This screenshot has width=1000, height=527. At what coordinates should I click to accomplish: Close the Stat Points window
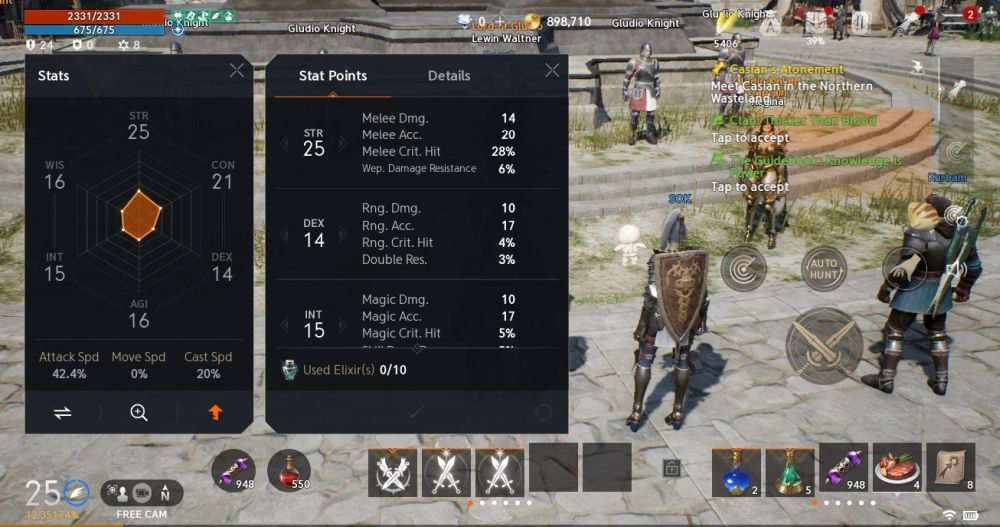point(552,70)
